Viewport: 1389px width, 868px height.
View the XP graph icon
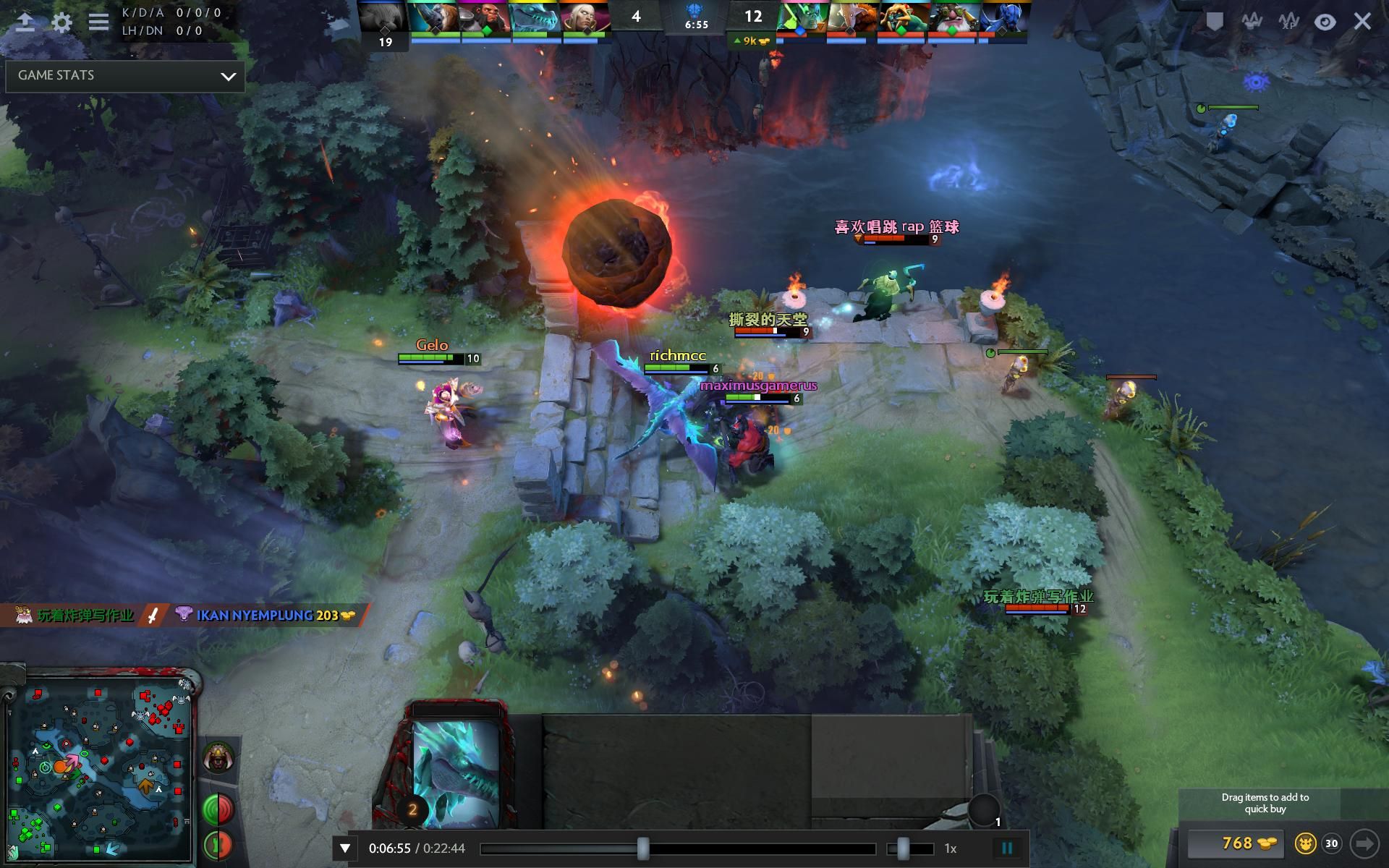[x=1290, y=22]
